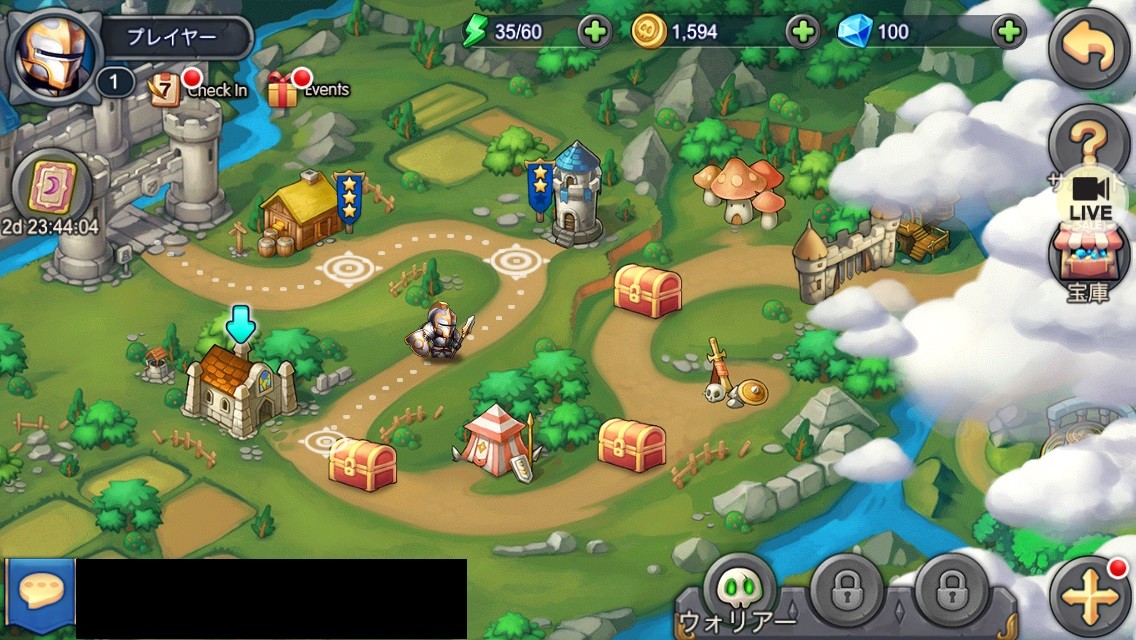The width and height of the screenshot is (1136, 640).
Task: Open the LIVE video camera overlay
Action: pos(1090,197)
